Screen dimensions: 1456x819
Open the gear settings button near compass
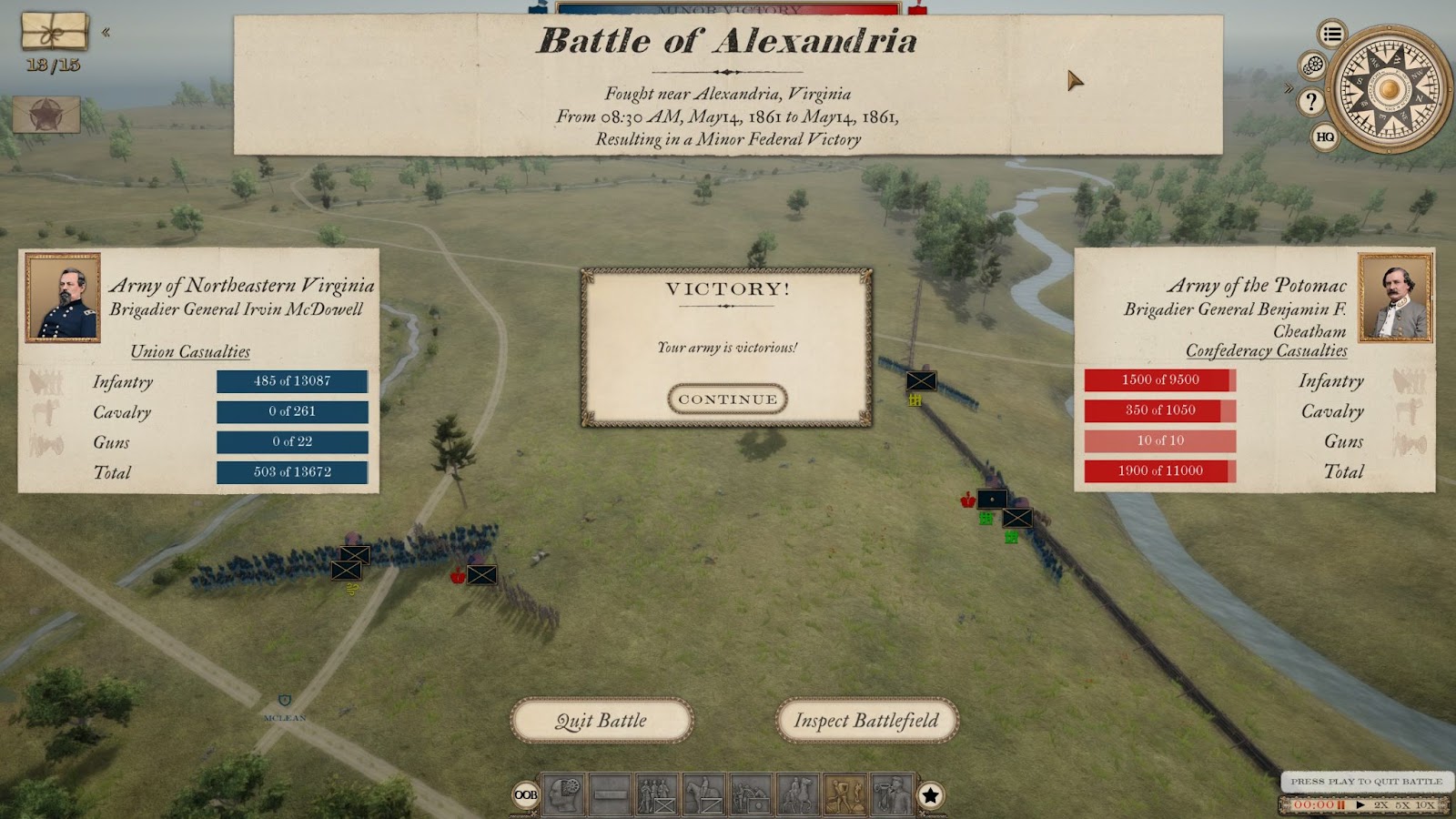(x=1312, y=66)
